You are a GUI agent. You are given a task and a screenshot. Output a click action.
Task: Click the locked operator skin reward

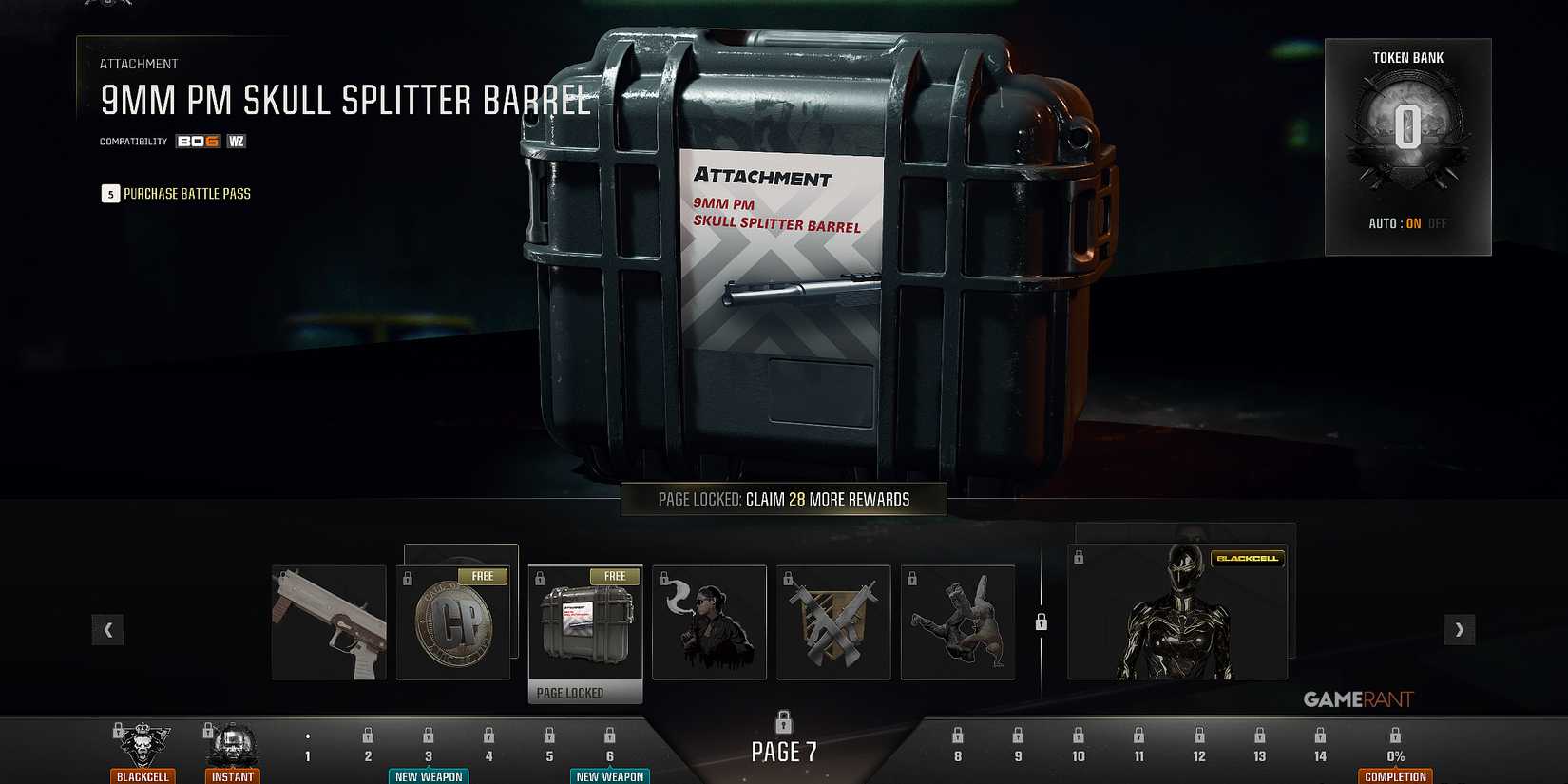709,622
